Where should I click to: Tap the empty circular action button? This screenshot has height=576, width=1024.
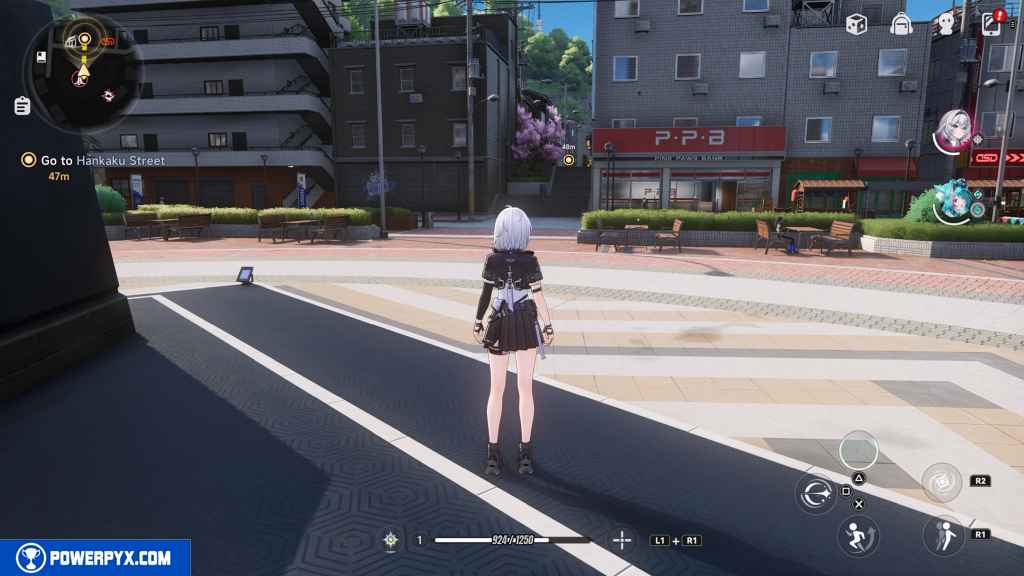(x=859, y=450)
